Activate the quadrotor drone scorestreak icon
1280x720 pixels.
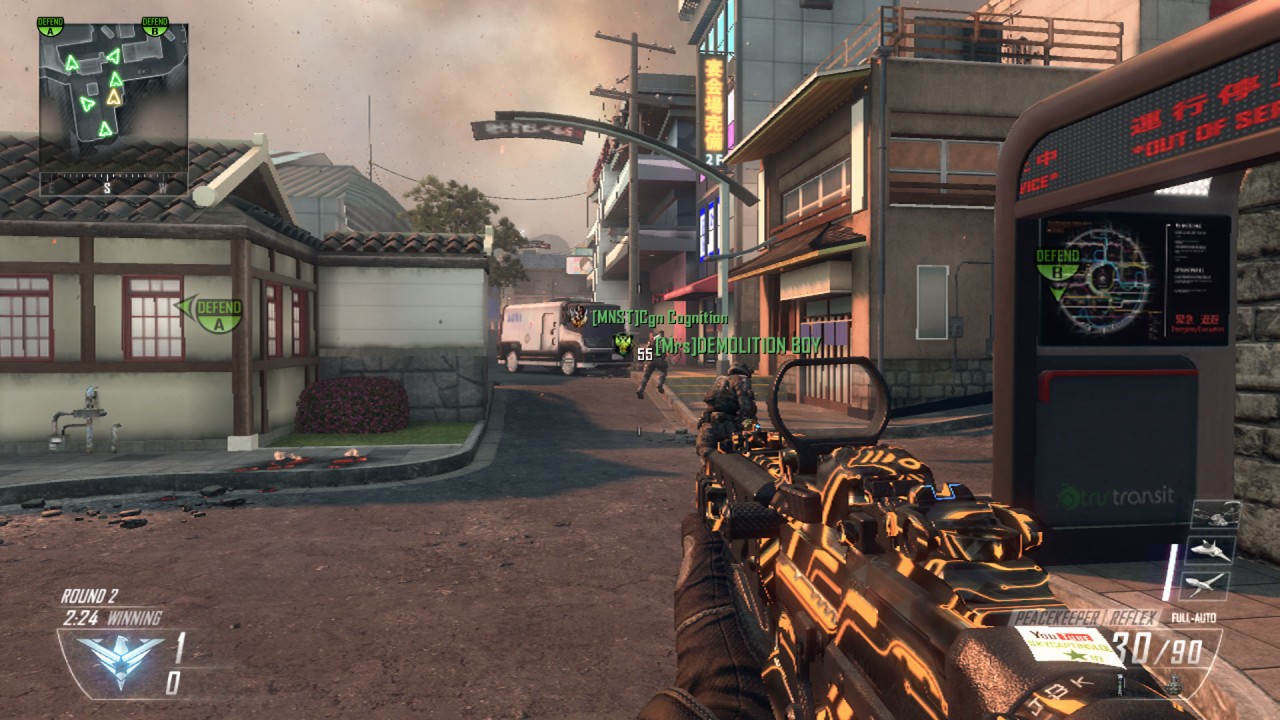point(1215,514)
